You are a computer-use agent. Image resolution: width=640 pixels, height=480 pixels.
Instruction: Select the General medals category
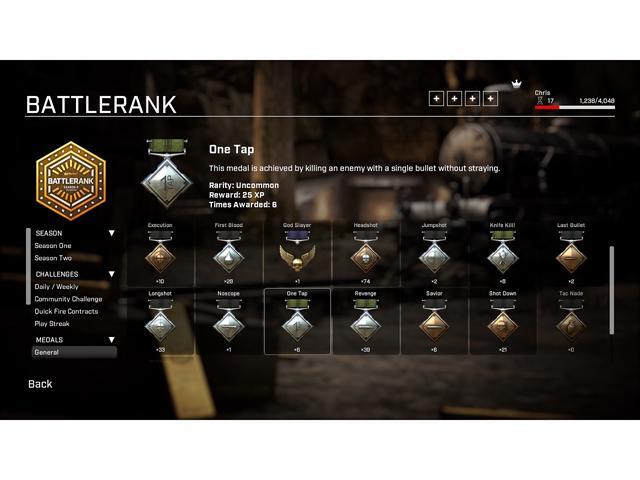tap(47, 352)
